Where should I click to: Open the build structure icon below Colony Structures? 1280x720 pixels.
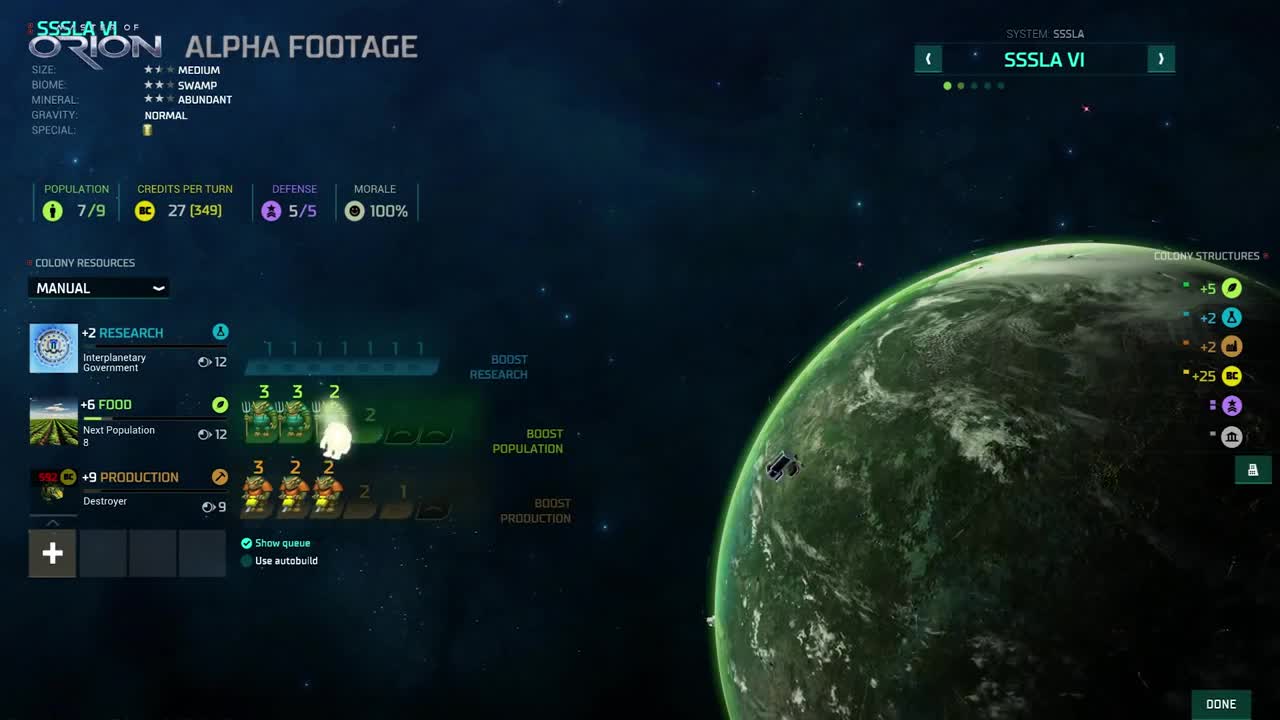click(1253, 469)
